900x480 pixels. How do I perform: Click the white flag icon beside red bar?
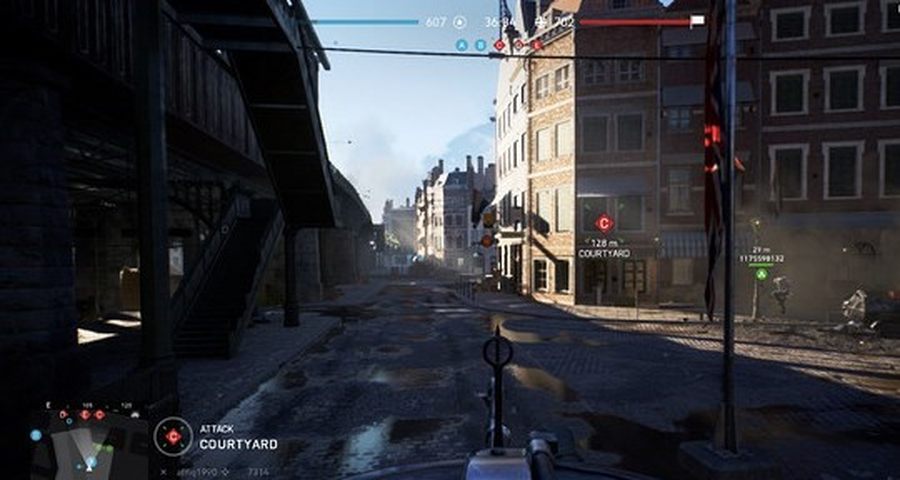tap(697, 20)
